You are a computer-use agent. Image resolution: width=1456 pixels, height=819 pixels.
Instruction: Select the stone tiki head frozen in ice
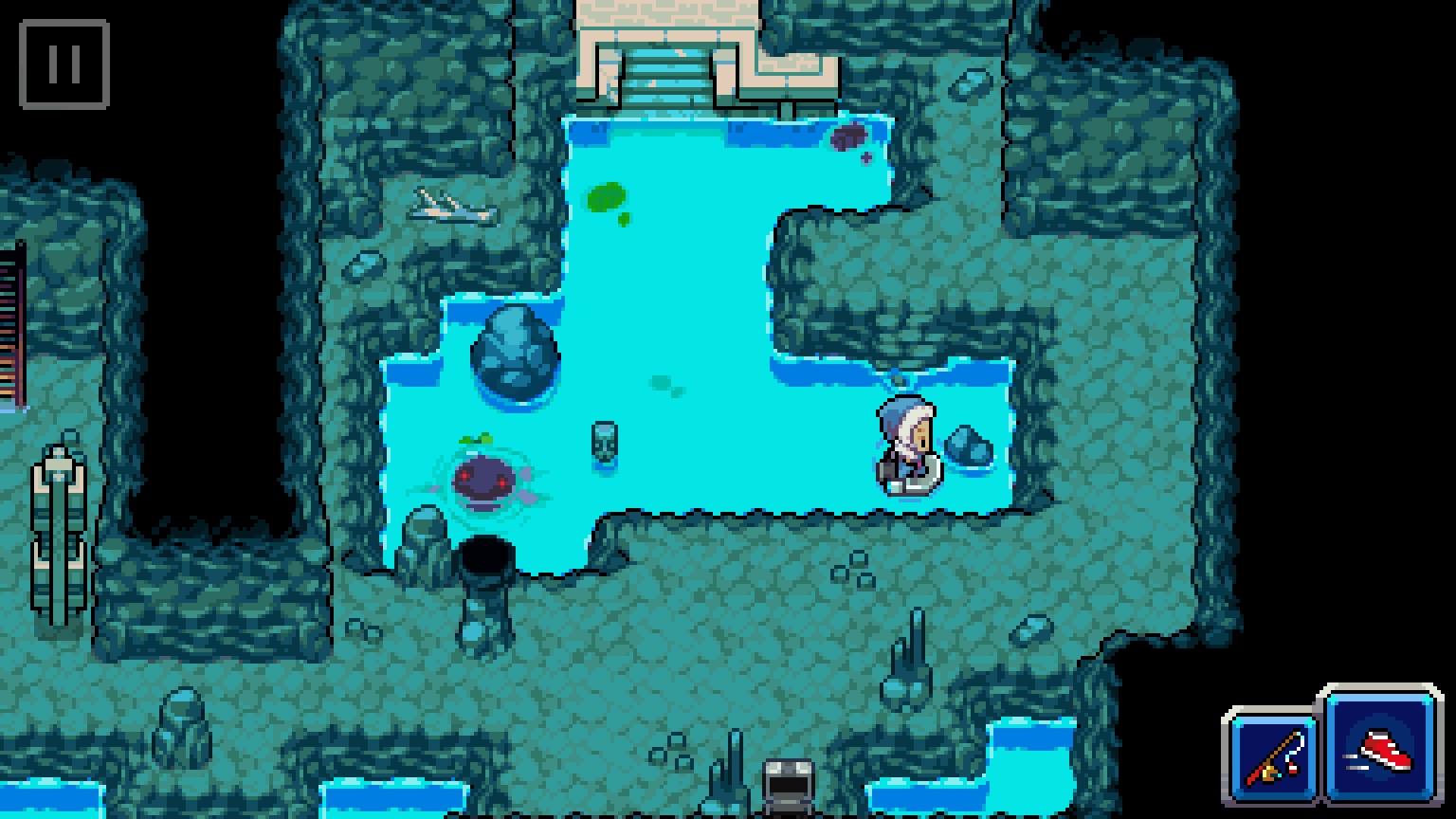click(x=605, y=443)
